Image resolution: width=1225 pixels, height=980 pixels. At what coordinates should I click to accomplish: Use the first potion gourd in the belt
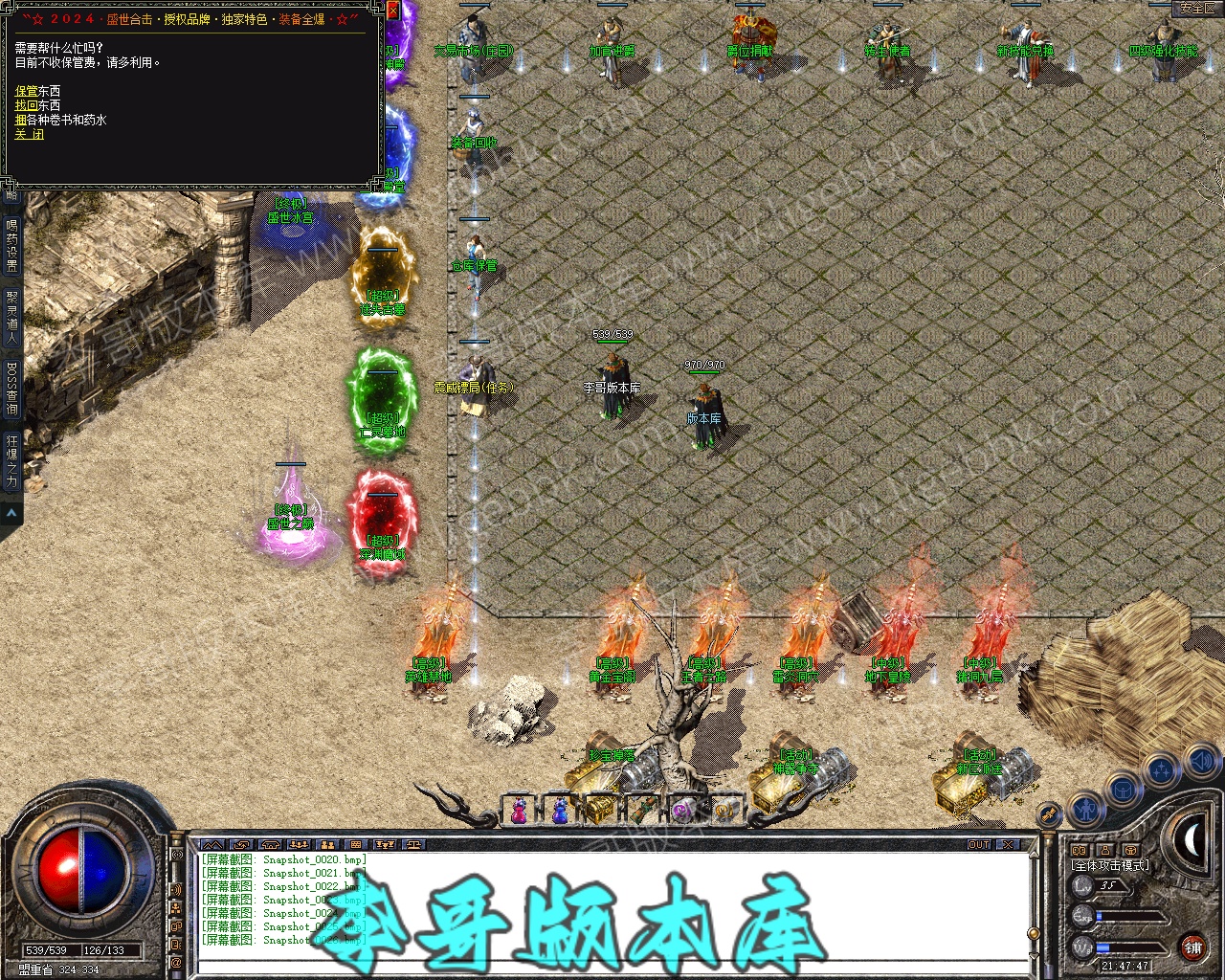518,811
